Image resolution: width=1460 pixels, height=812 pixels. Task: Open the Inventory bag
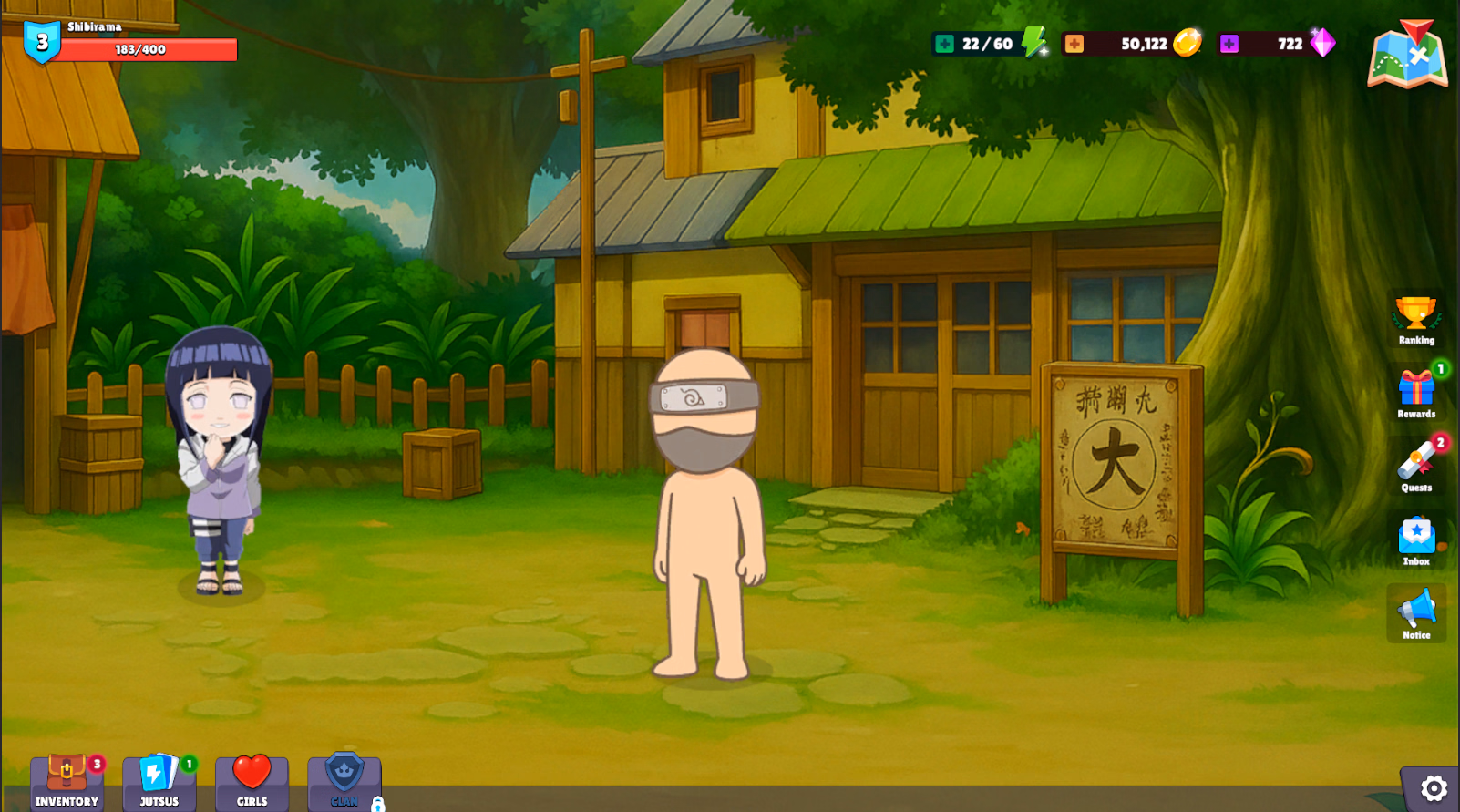67,782
